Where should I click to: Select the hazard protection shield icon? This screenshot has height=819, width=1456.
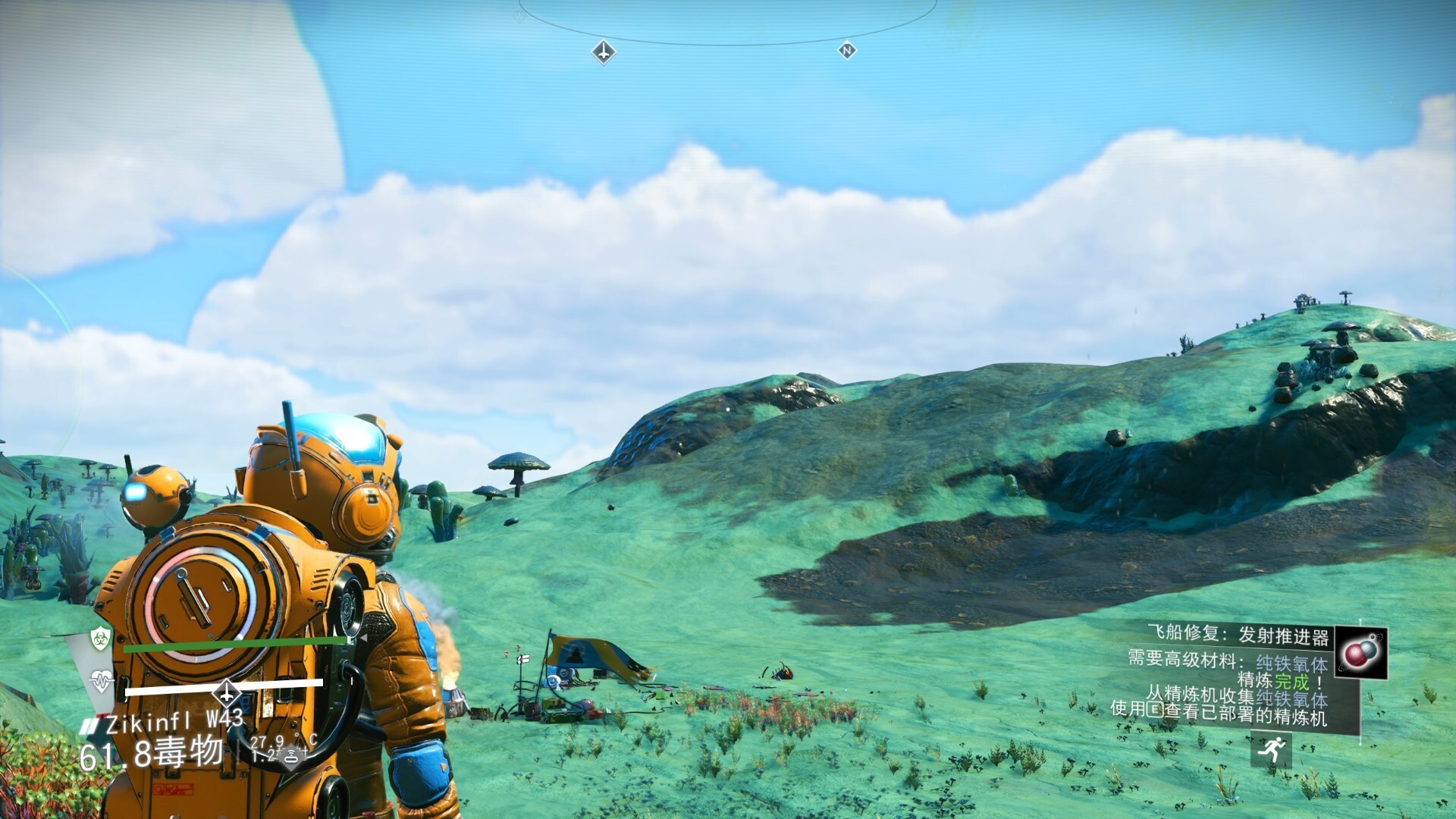pos(101,639)
